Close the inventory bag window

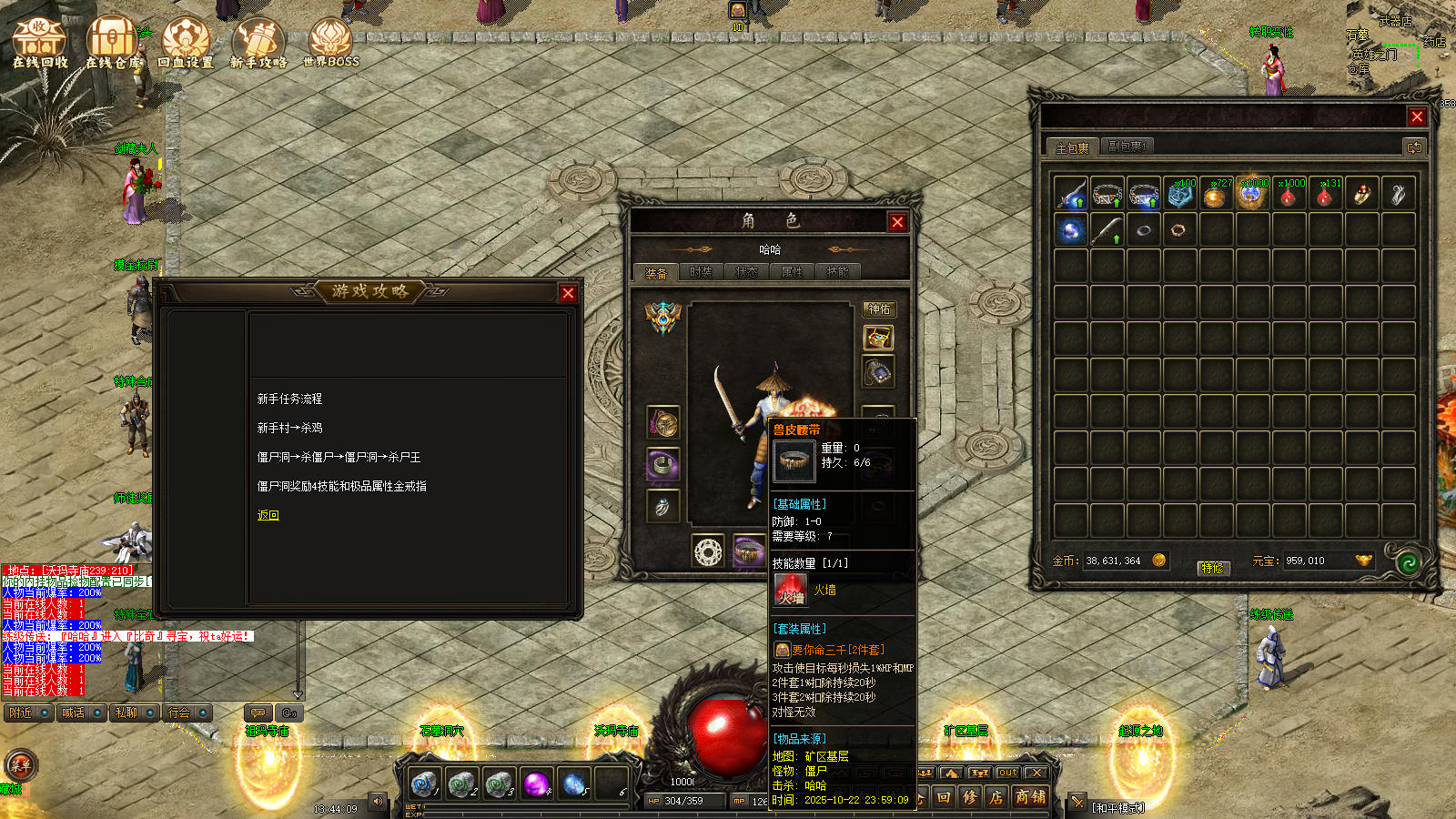[1417, 116]
